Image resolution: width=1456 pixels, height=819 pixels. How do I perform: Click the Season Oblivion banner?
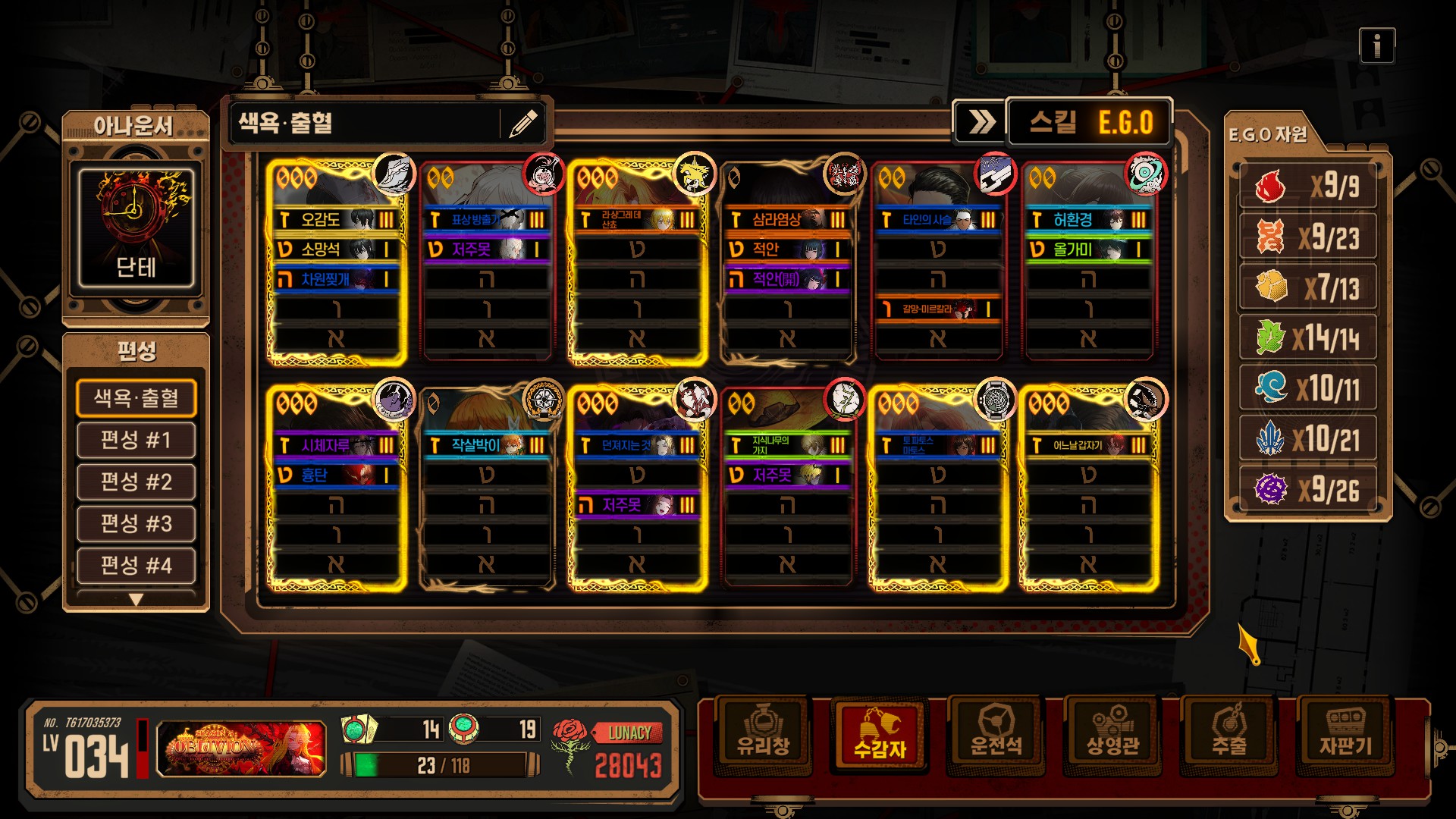242,748
